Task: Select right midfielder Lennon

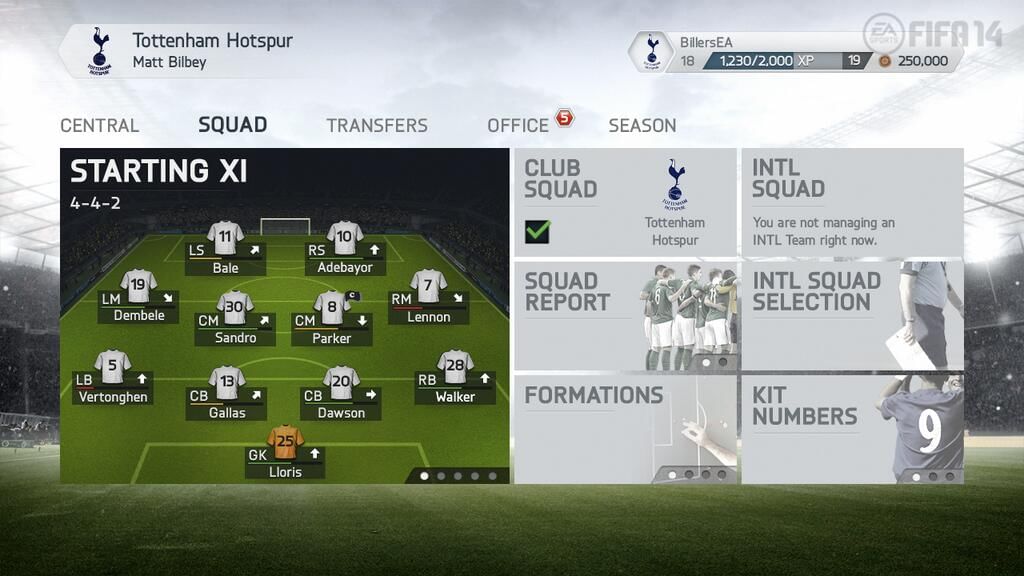Action: [x=428, y=299]
